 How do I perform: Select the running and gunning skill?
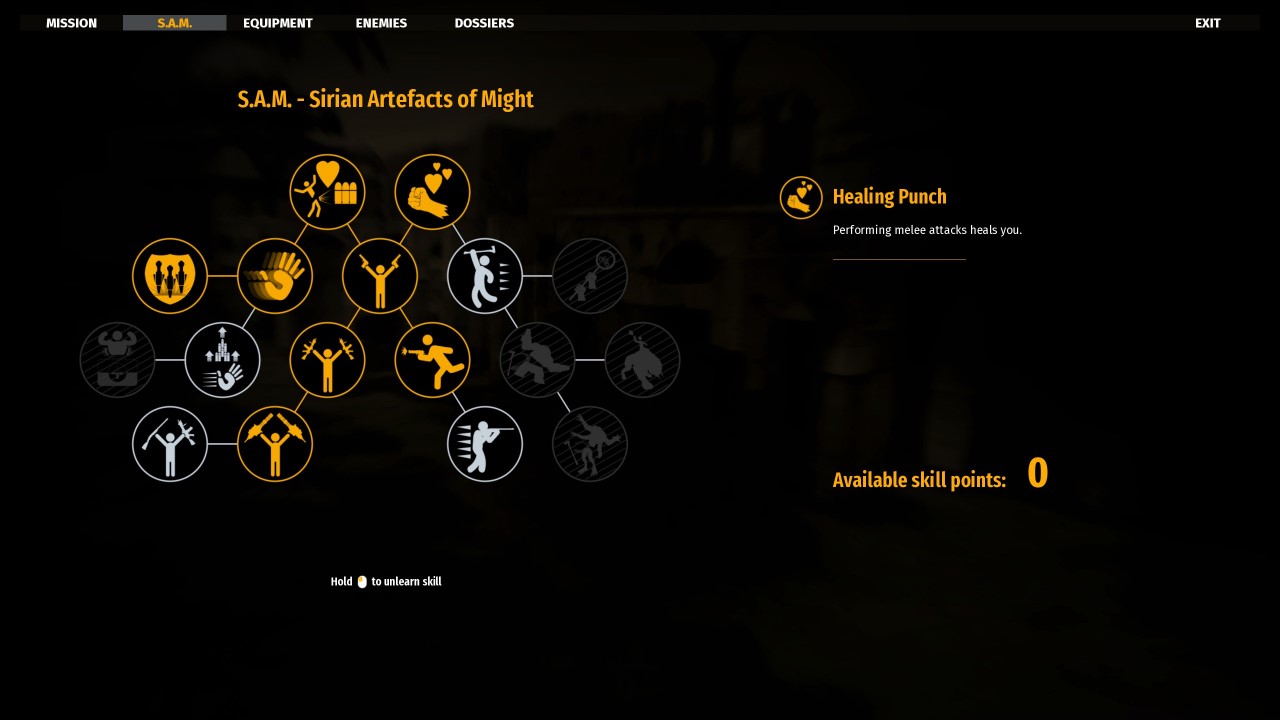[432, 360]
